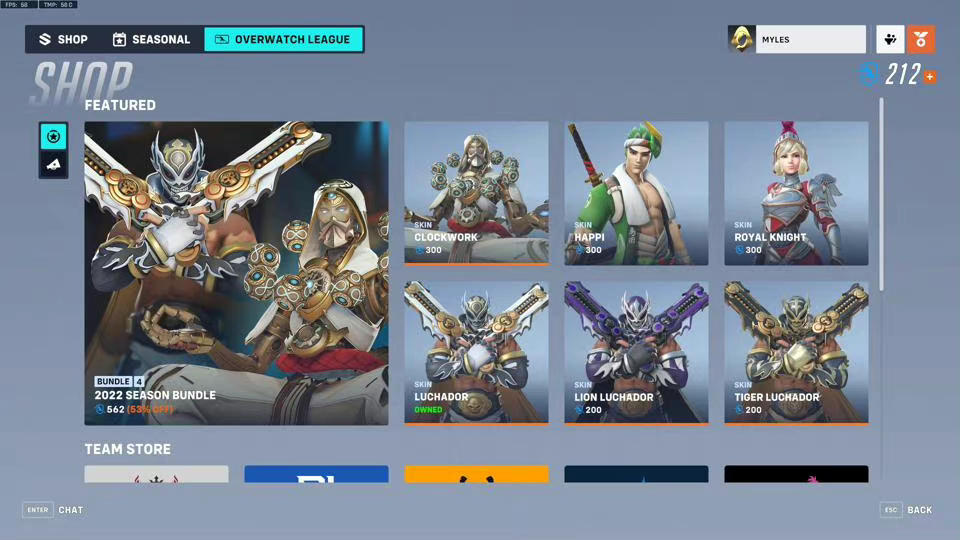Click the orange medal icon button
Screen dimensions: 960x540
(x=921, y=40)
